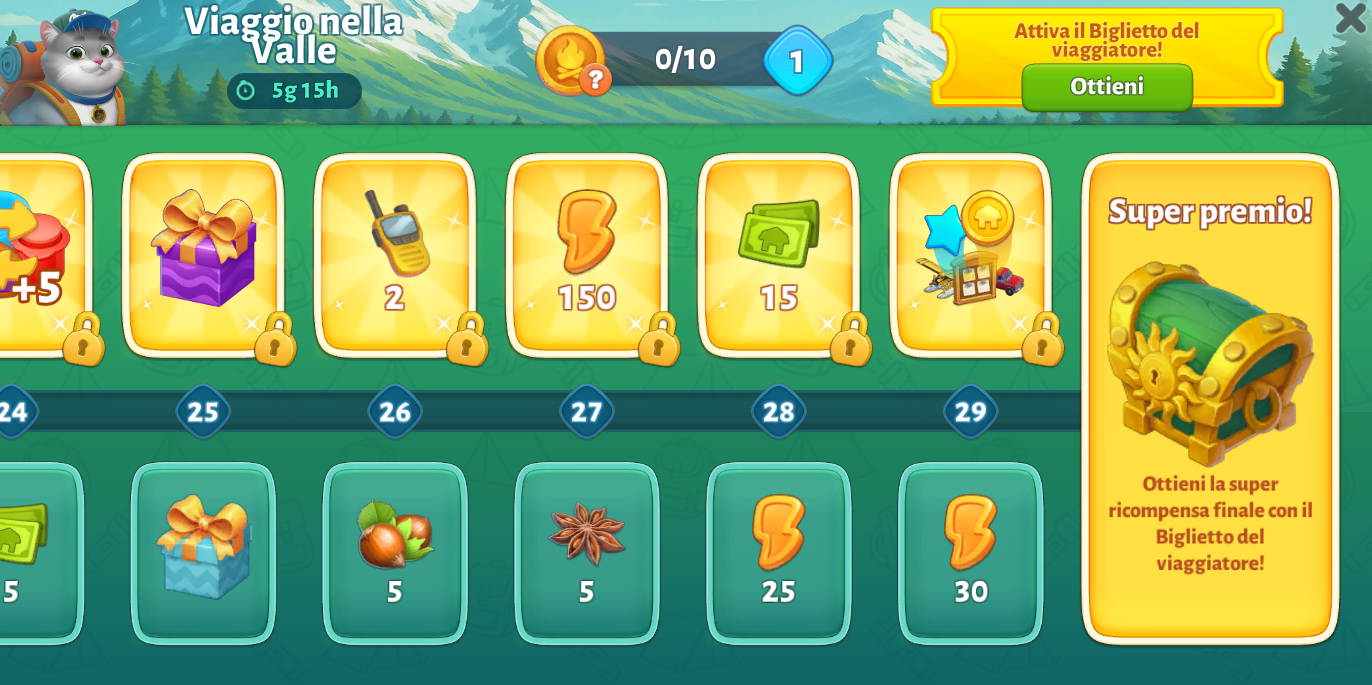Select the 5 star anise free reward
The image size is (1372, 685).
[x=587, y=552]
